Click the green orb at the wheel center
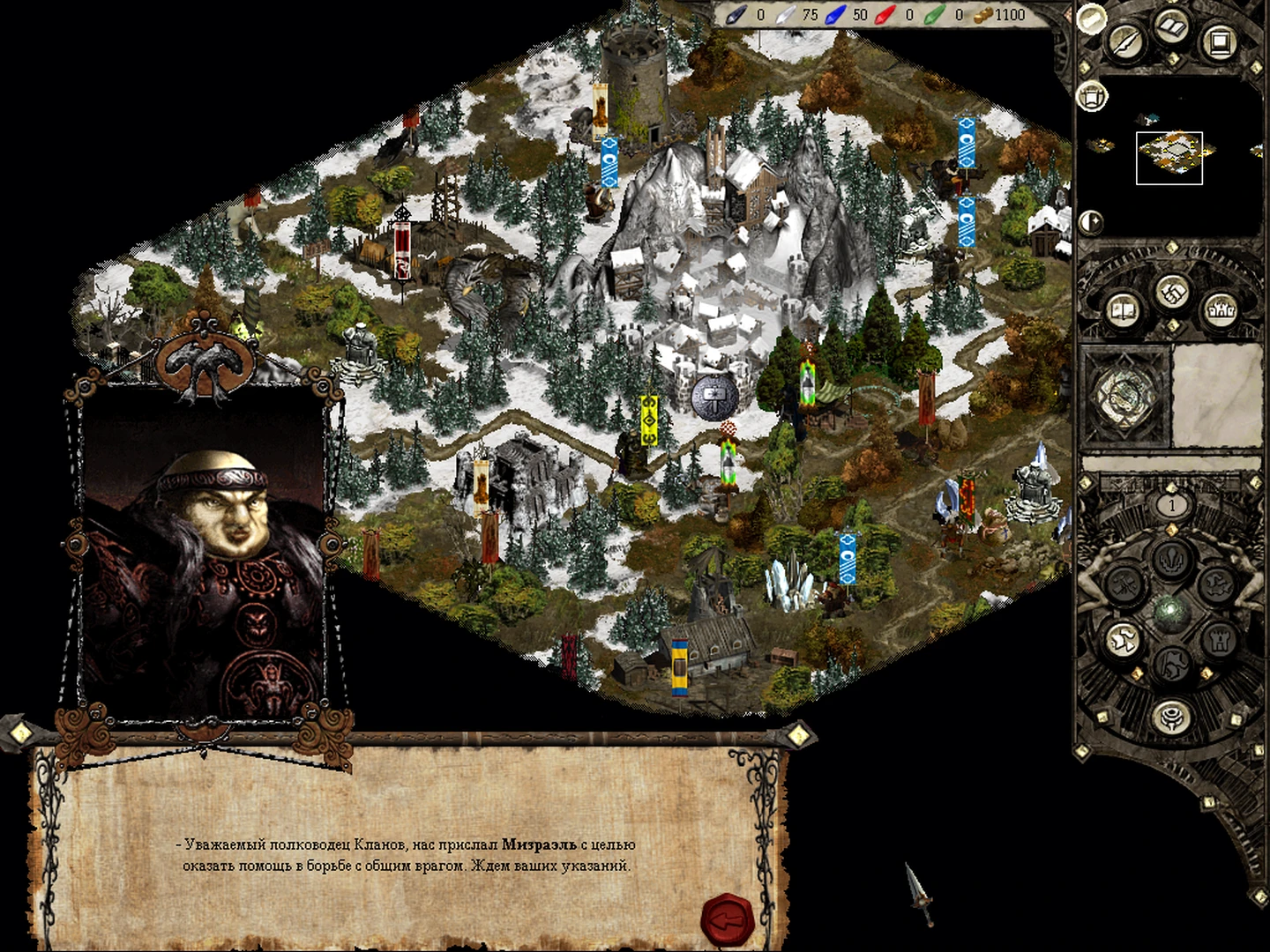This screenshot has width=1270, height=952. point(1171,610)
